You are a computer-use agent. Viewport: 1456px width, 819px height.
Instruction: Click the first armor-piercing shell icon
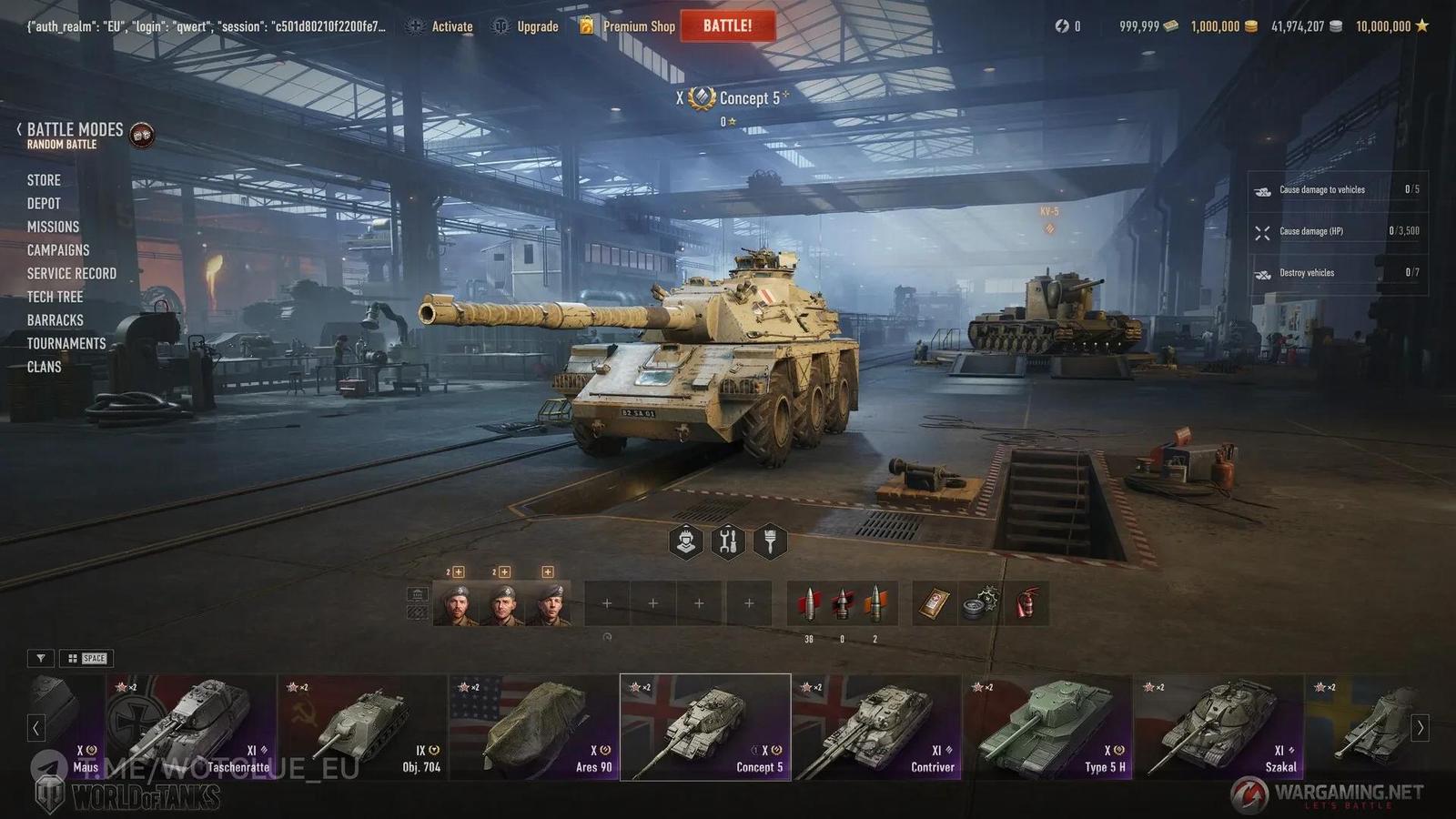[810, 603]
